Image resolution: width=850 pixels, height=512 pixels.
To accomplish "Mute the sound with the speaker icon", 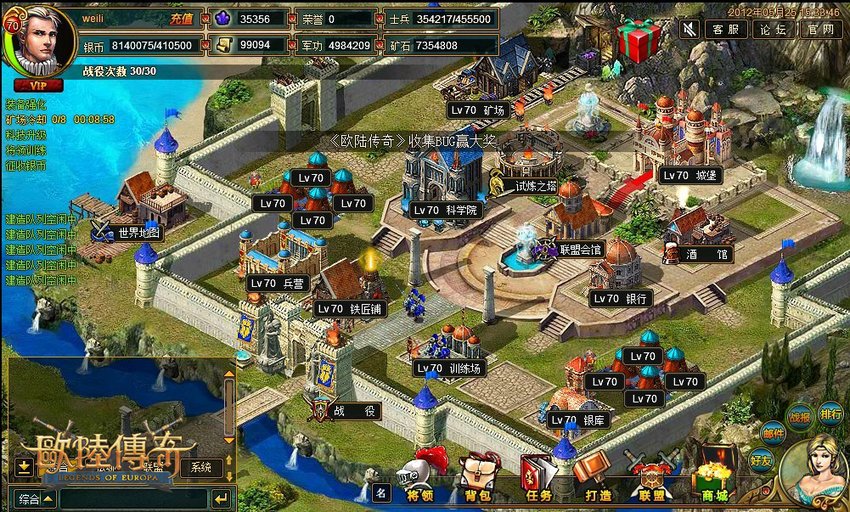I will pos(689,29).
